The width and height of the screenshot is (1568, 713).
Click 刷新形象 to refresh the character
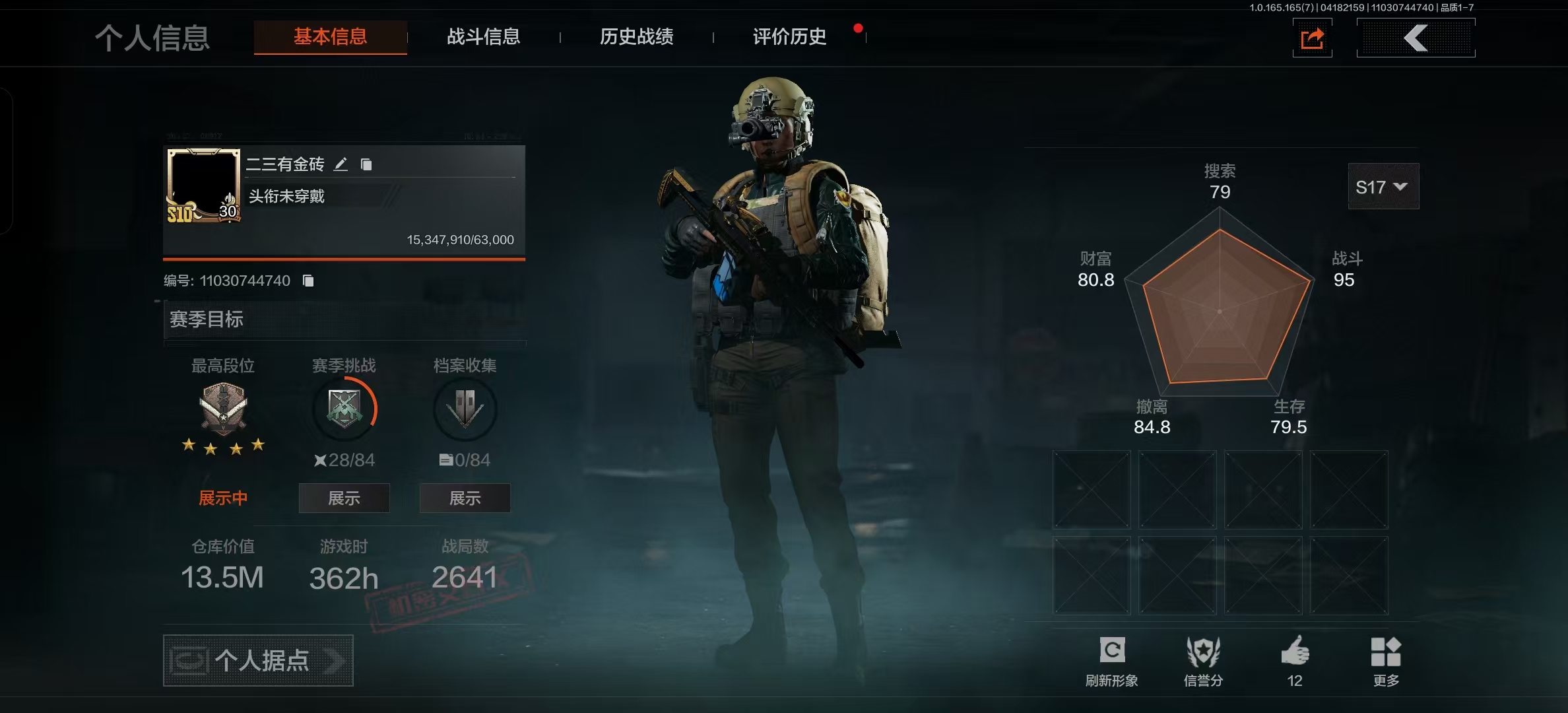point(1112,660)
